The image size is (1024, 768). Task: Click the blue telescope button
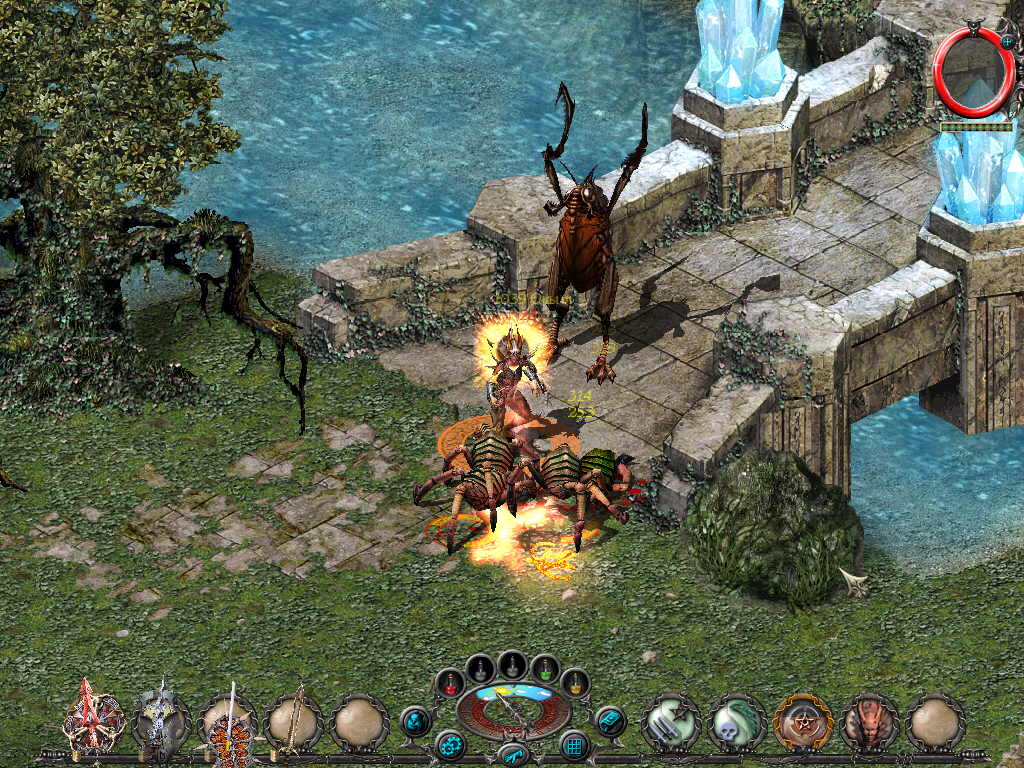(x=512, y=754)
